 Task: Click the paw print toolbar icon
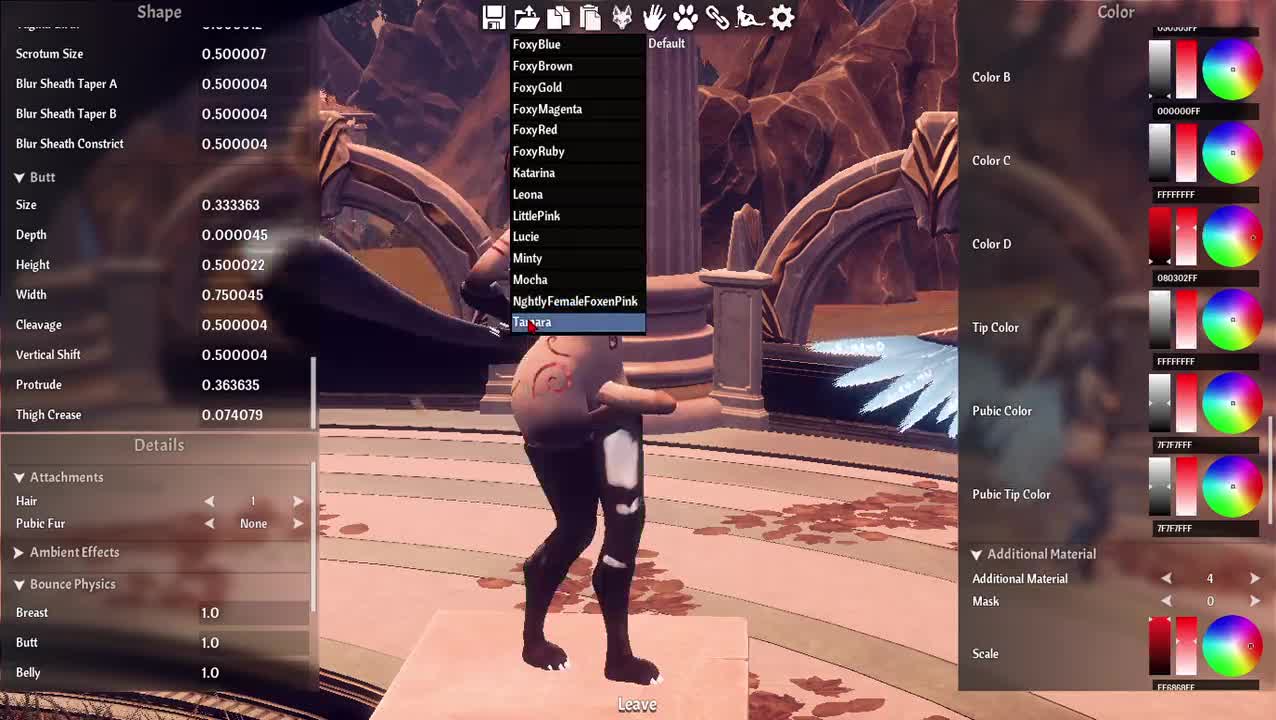point(685,17)
